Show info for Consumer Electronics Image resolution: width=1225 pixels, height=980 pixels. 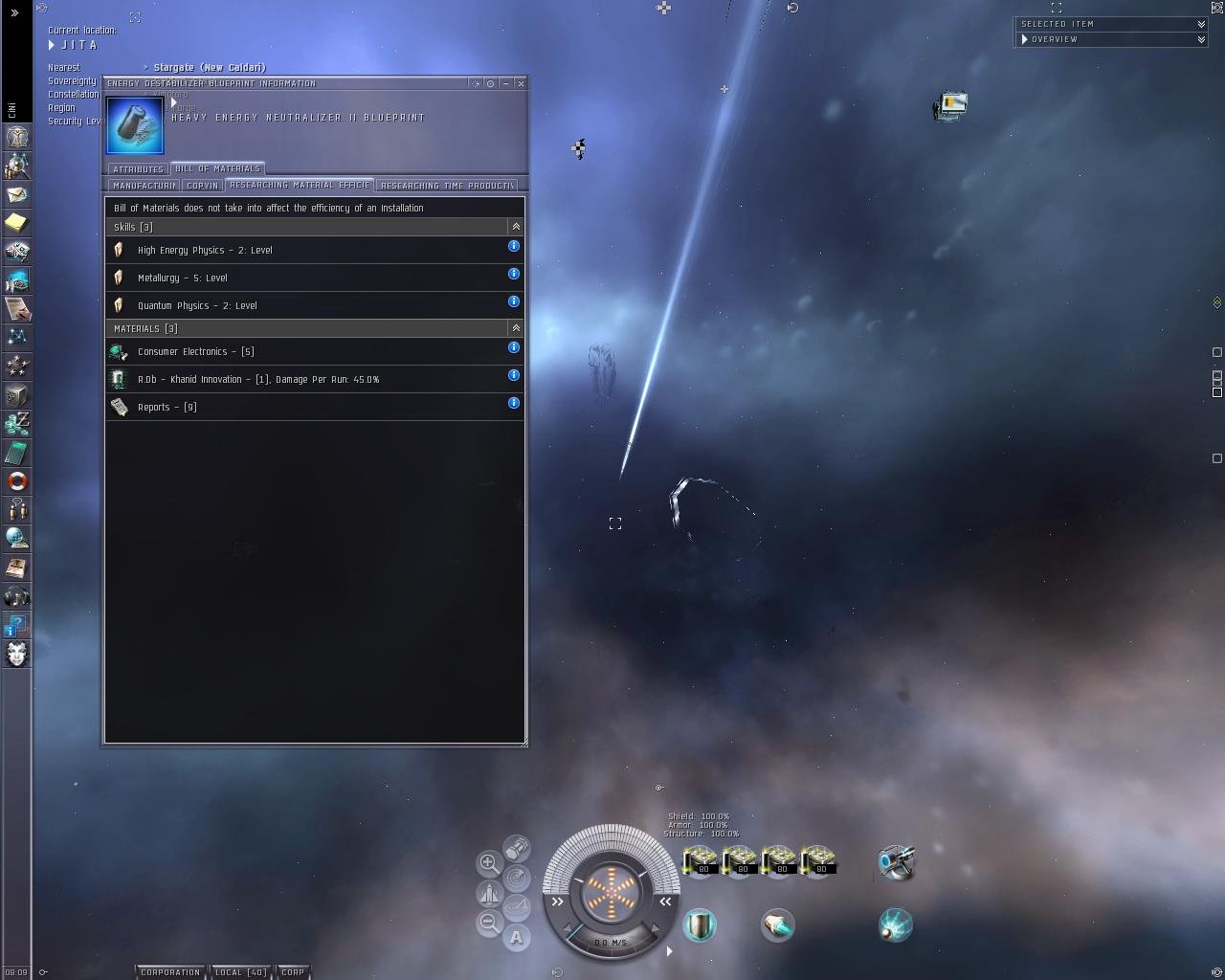513,348
